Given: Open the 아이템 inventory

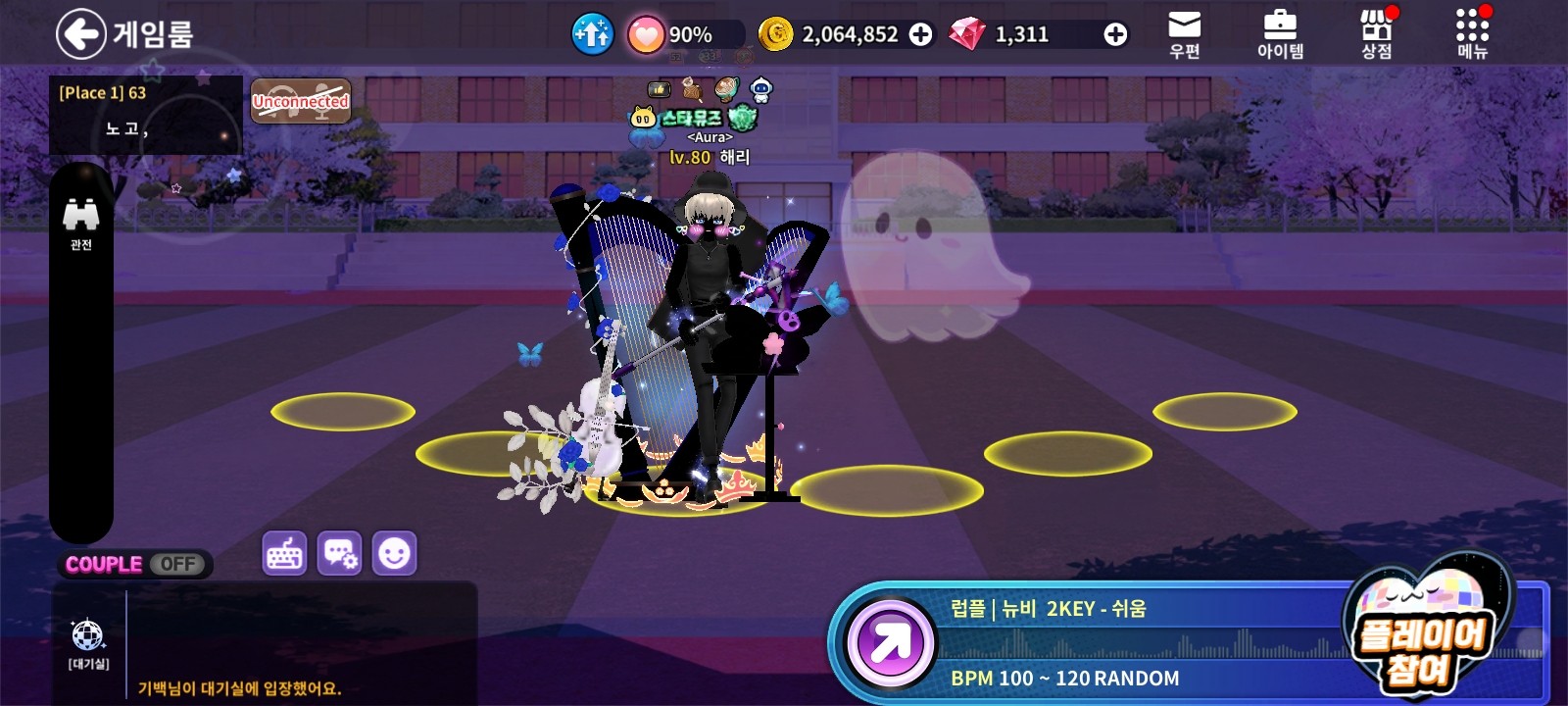Looking at the screenshot, I should 1280,34.
